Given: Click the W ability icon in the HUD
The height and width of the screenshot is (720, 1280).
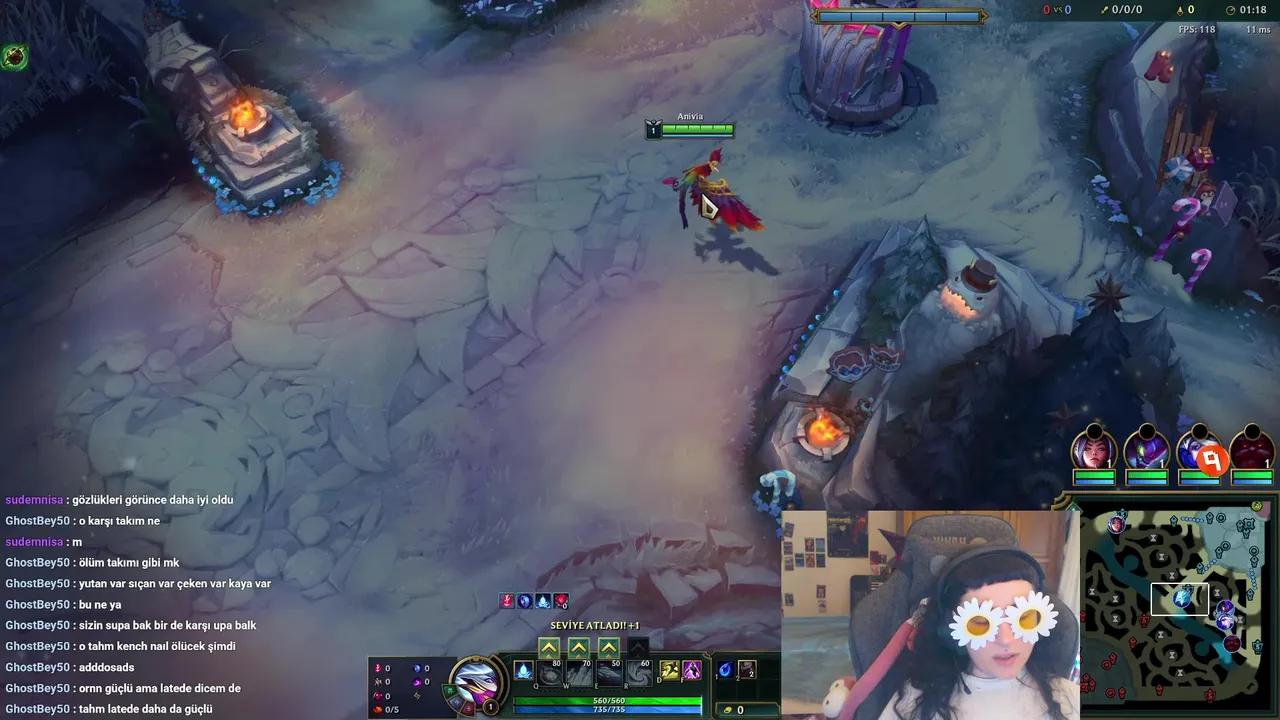Looking at the screenshot, I should coord(578,673).
